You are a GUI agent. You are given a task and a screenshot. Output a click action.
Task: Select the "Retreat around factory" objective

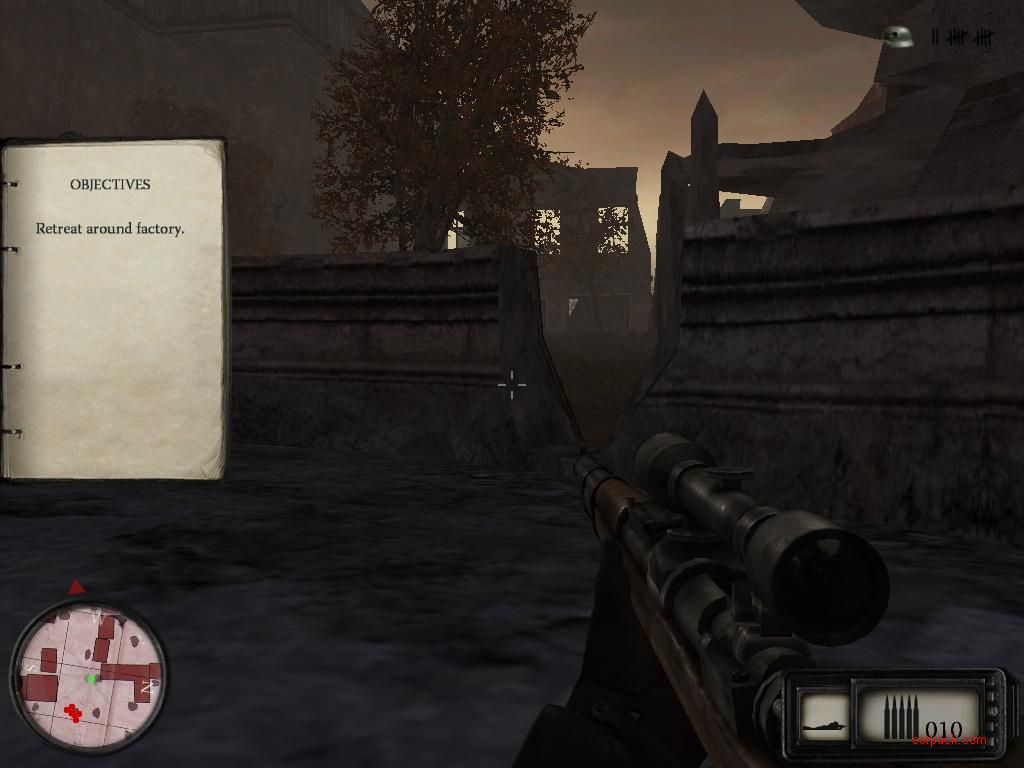click(x=110, y=229)
